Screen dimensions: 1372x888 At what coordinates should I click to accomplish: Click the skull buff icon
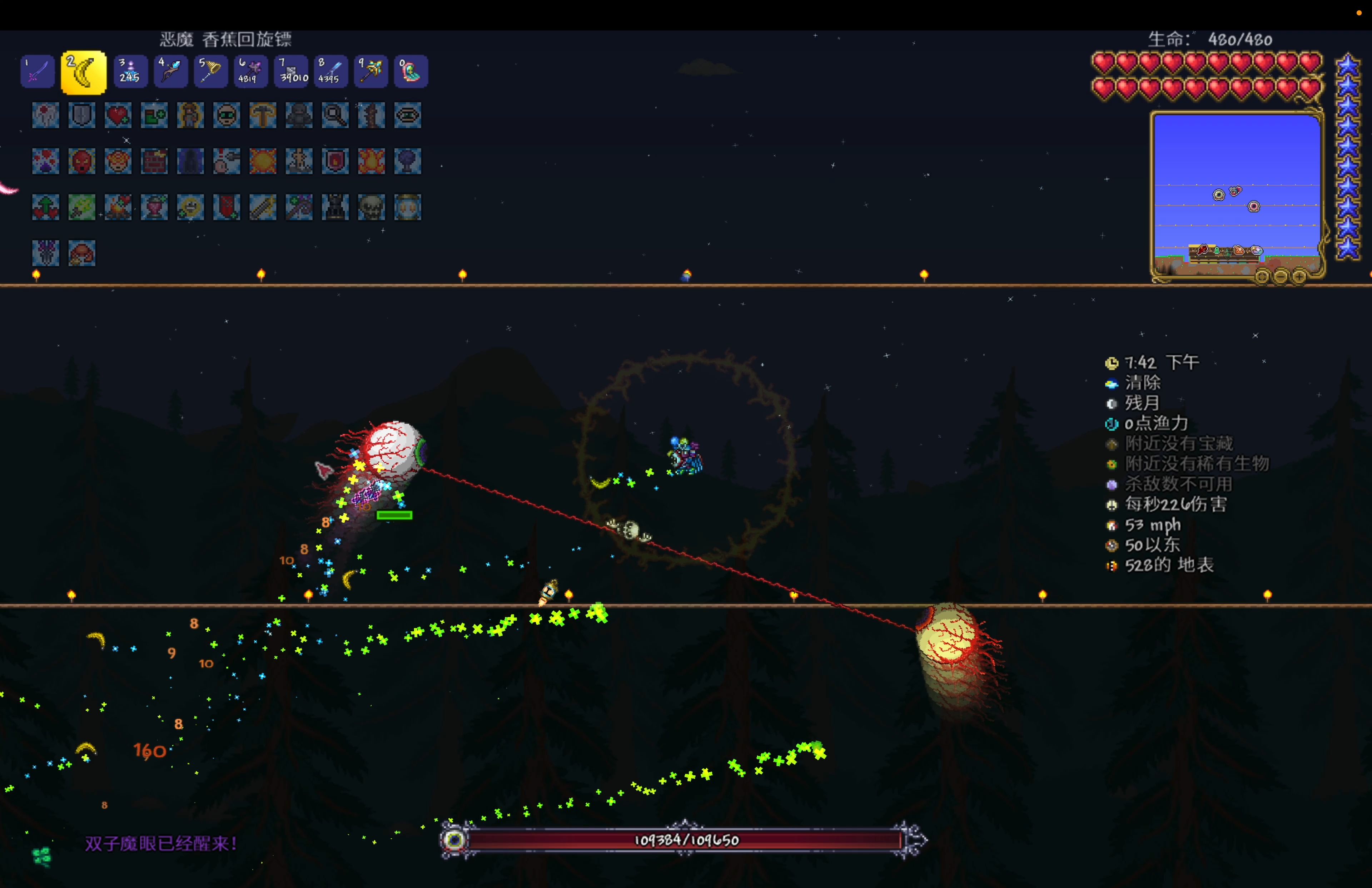click(371, 207)
